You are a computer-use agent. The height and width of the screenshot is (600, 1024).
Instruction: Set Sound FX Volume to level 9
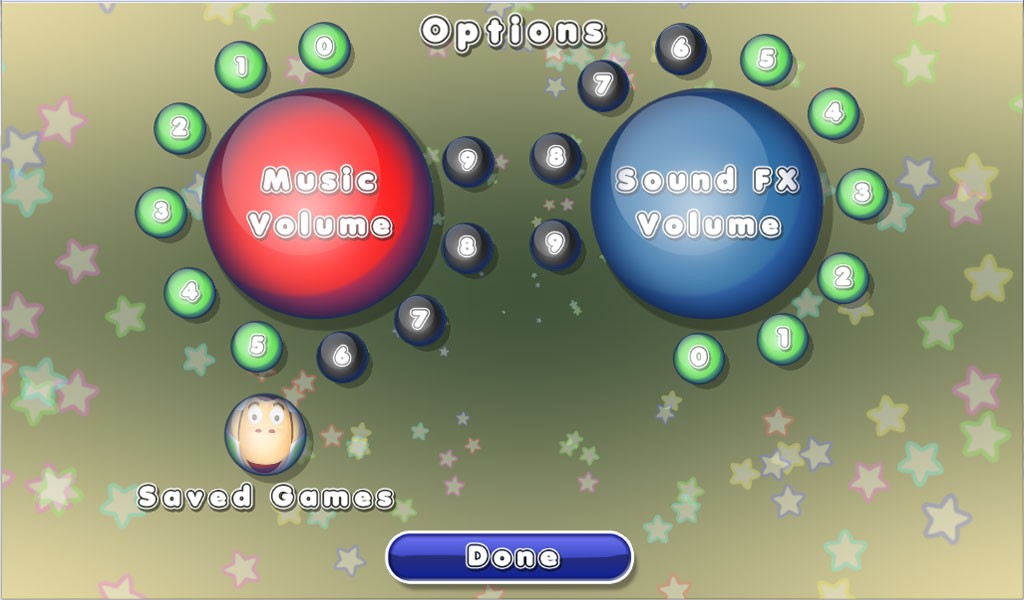click(x=556, y=243)
